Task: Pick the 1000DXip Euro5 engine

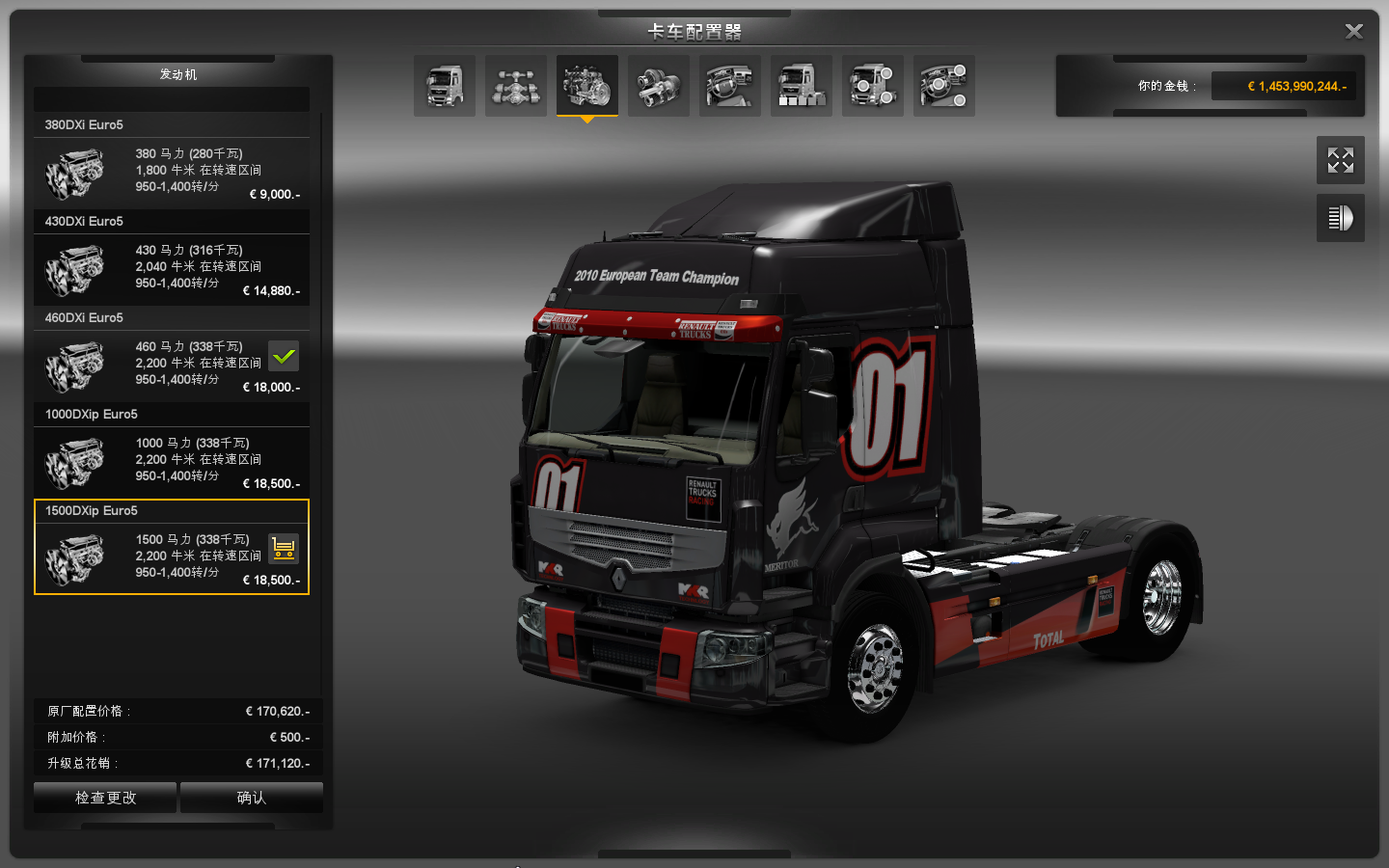Action: 172,460
